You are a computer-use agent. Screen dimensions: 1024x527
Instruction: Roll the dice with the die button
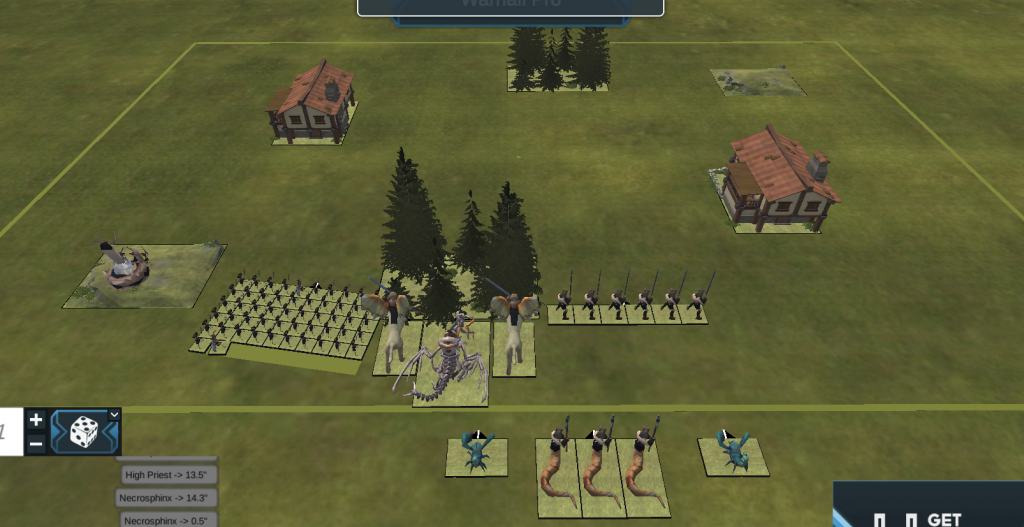coord(84,432)
